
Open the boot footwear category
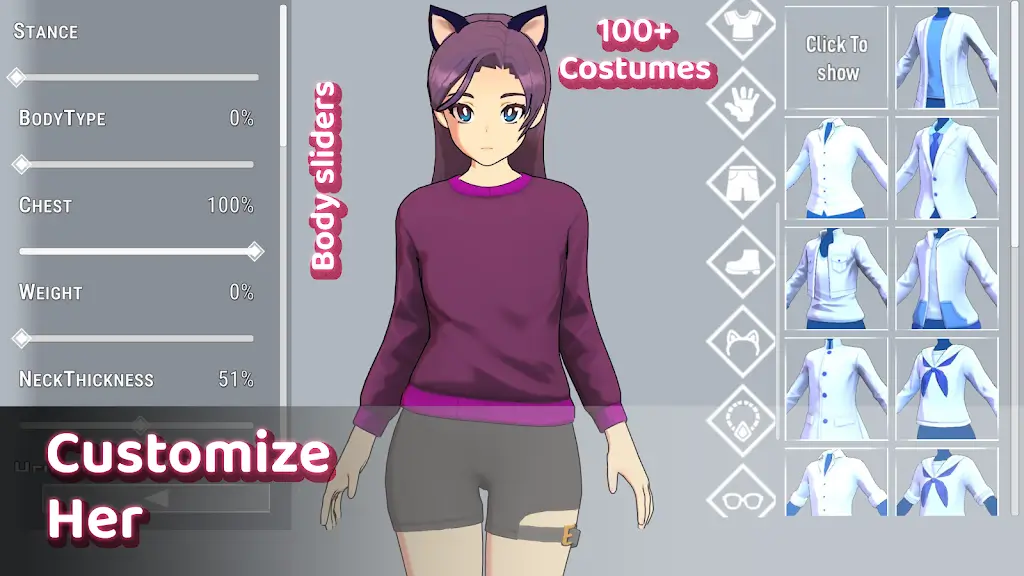click(742, 262)
